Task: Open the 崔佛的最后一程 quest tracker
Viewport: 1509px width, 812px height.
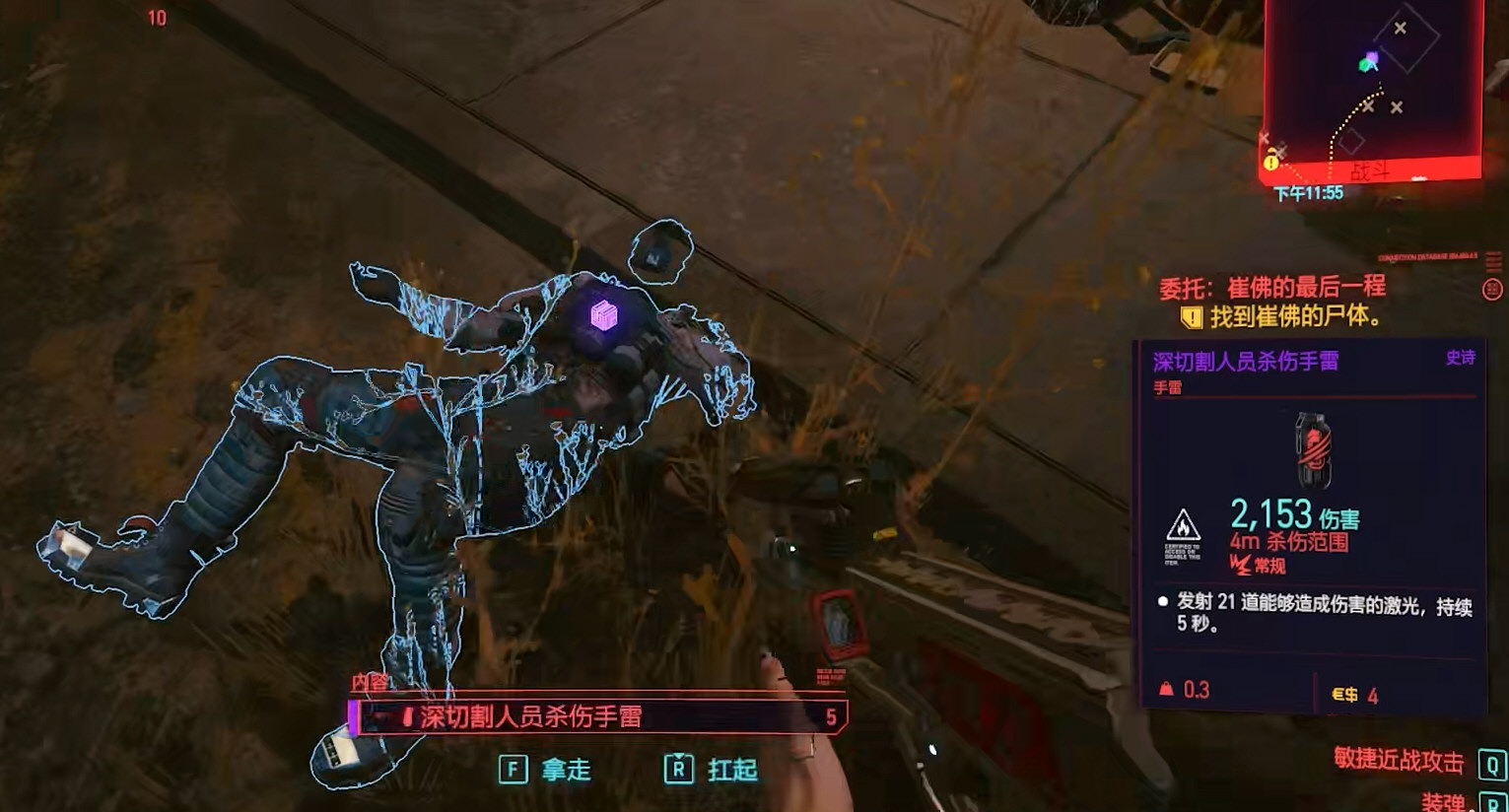Action: click(1272, 288)
